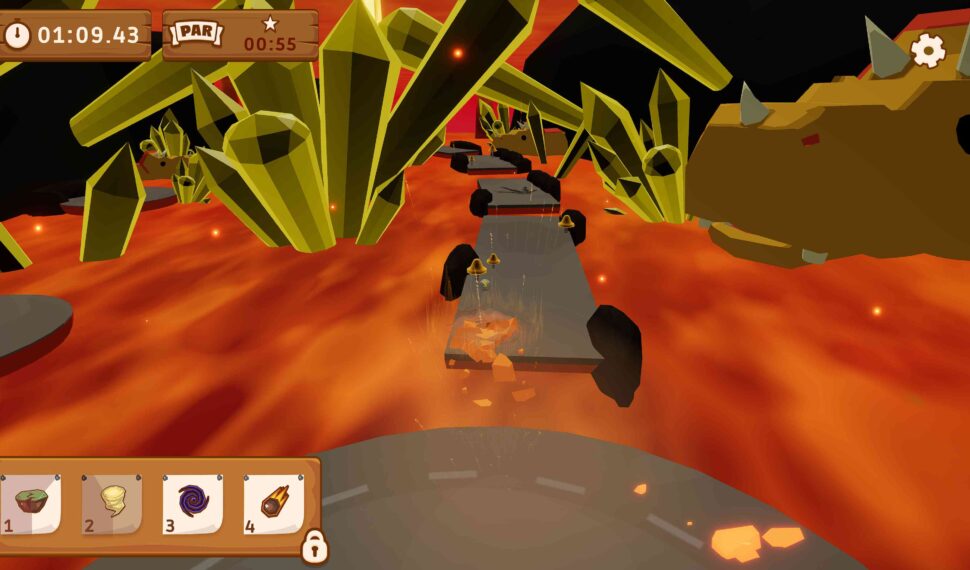The height and width of the screenshot is (570, 970).
Task: Select the floating island ability card
Action: pyautogui.click(x=31, y=503)
